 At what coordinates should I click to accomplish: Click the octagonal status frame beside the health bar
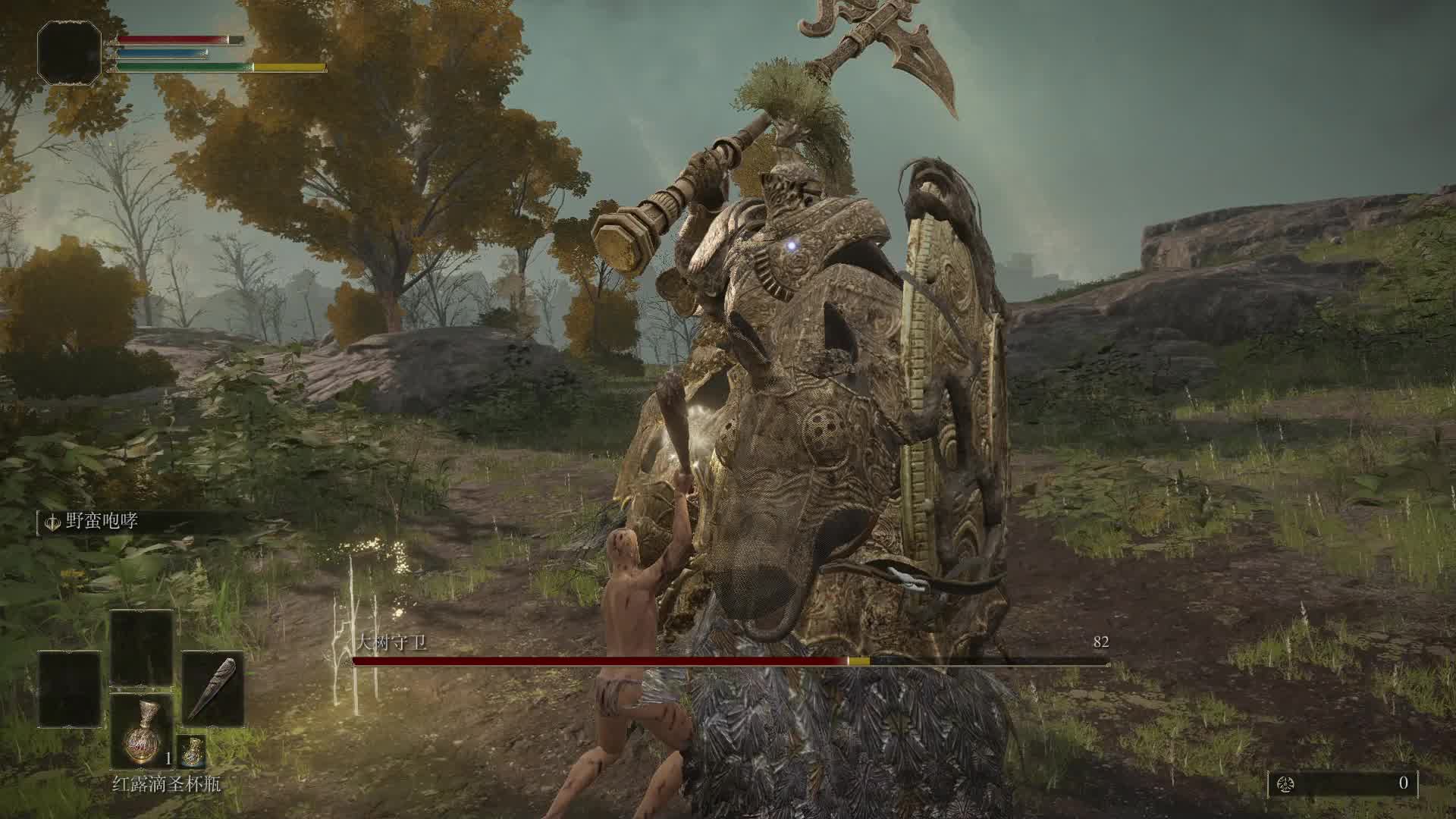coord(70,52)
